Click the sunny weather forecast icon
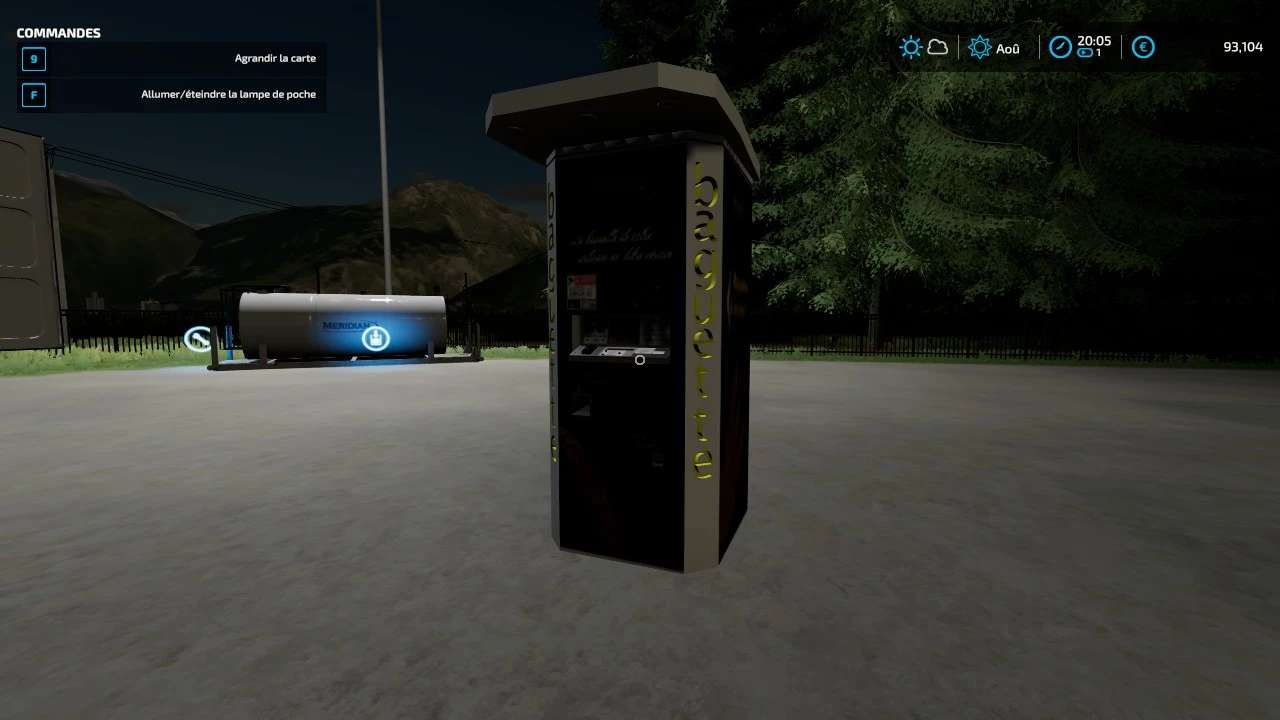This screenshot has width=1280, height=720. [910, 47]
